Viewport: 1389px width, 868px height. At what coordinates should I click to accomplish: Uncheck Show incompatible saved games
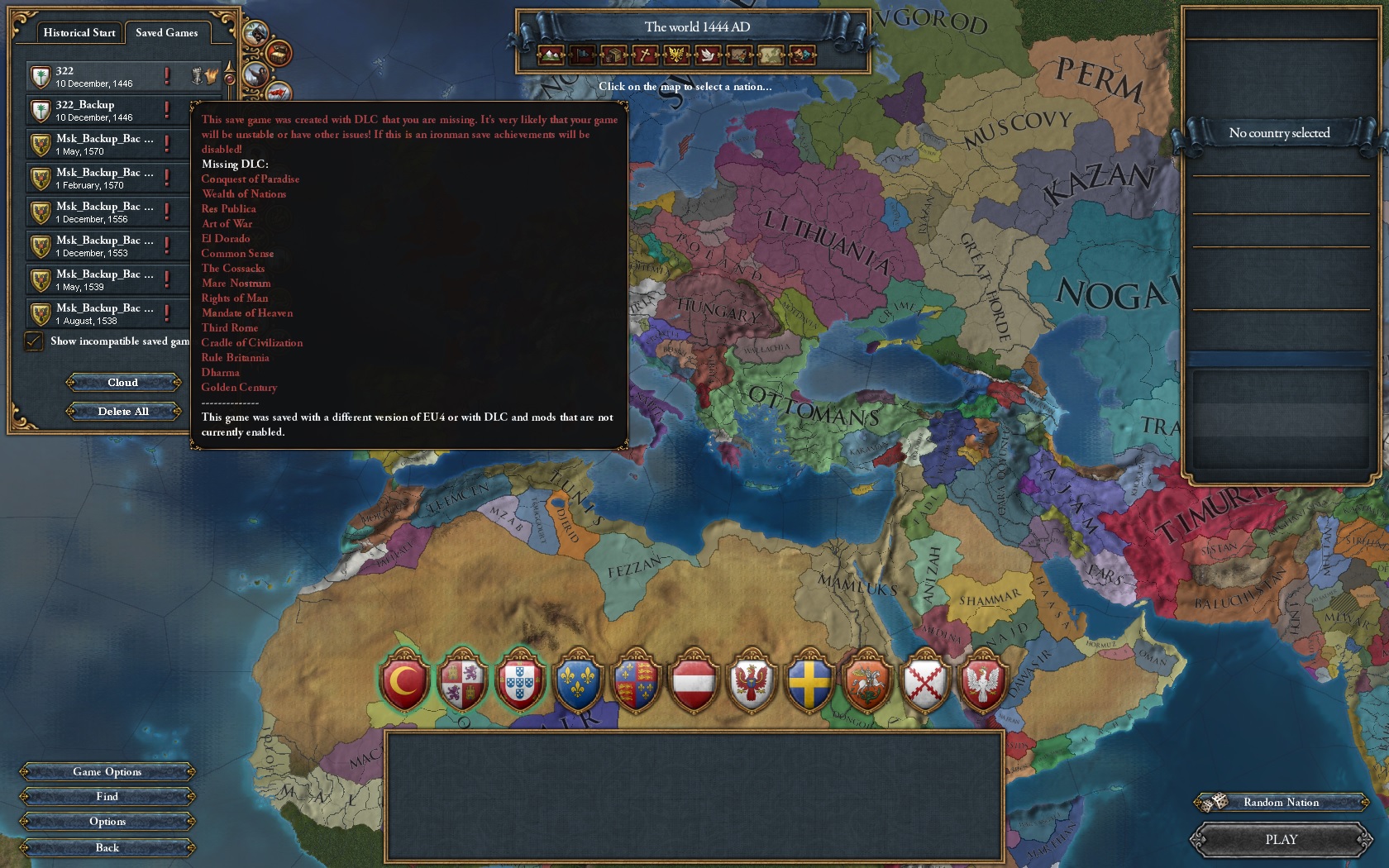tap(34, 341)
